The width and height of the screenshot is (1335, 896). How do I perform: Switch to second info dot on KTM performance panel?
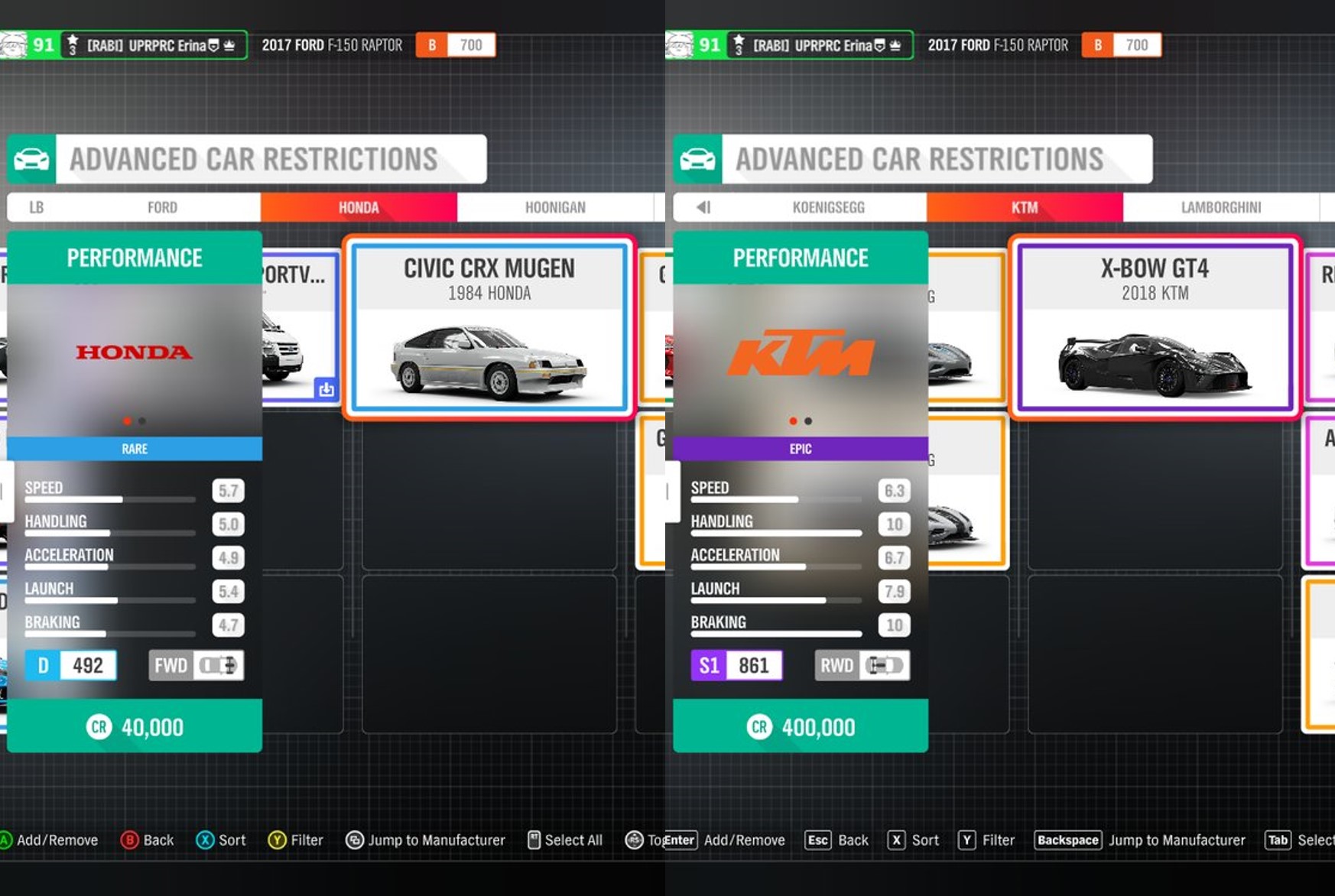point(809,420)
